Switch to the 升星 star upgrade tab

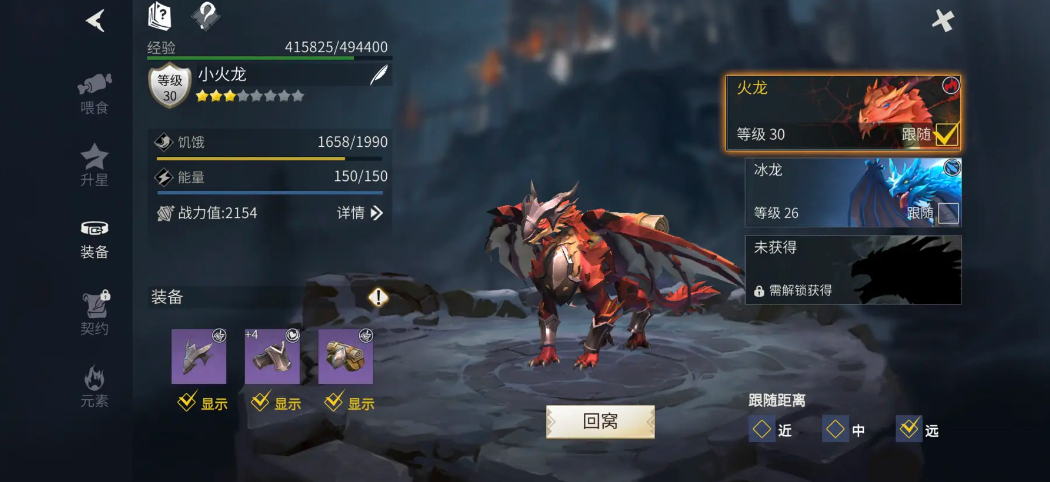pyautogui.click(x=94, y=164)
